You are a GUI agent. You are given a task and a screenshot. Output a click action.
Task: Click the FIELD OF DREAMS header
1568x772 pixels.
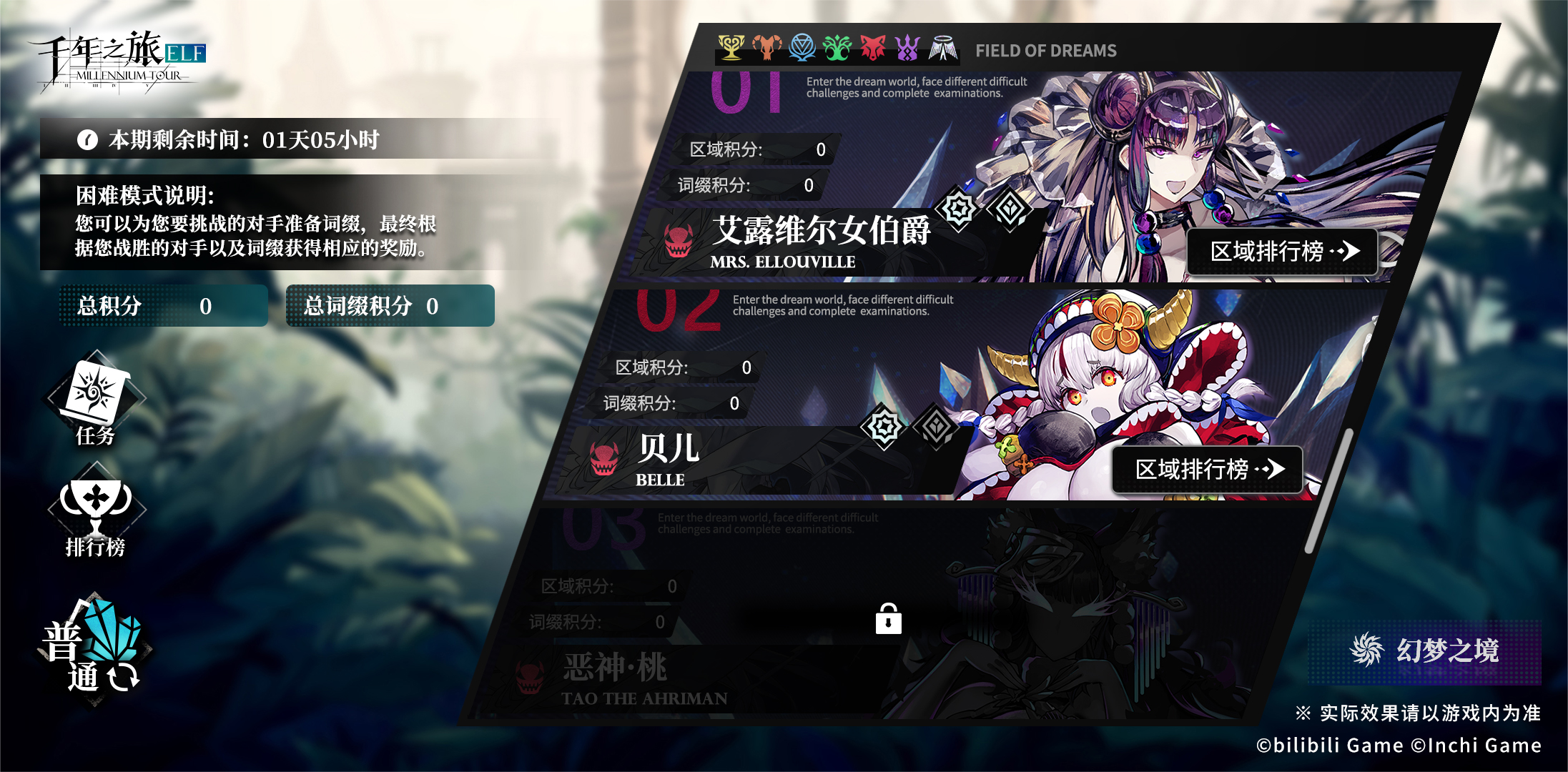[x=1046, y=50]
